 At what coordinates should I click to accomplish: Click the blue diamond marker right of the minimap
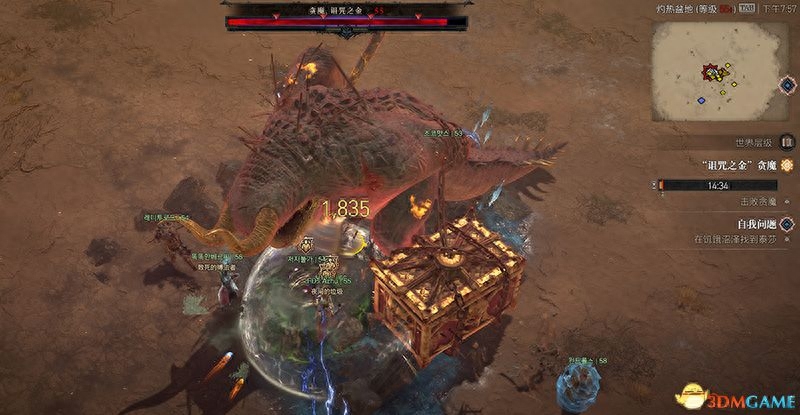tap(787, 82)
